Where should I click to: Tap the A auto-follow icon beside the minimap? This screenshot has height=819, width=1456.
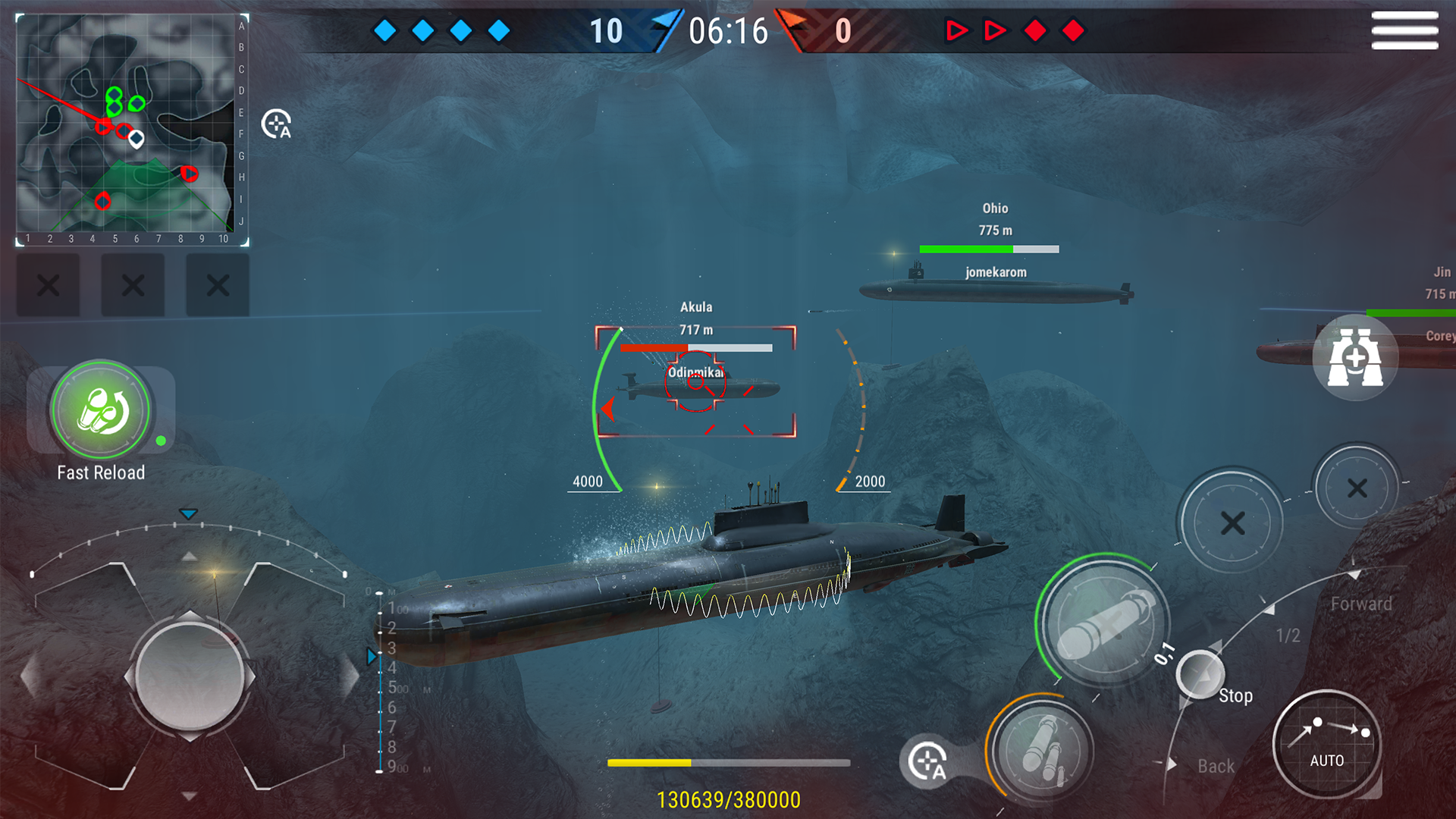(276, 124)
